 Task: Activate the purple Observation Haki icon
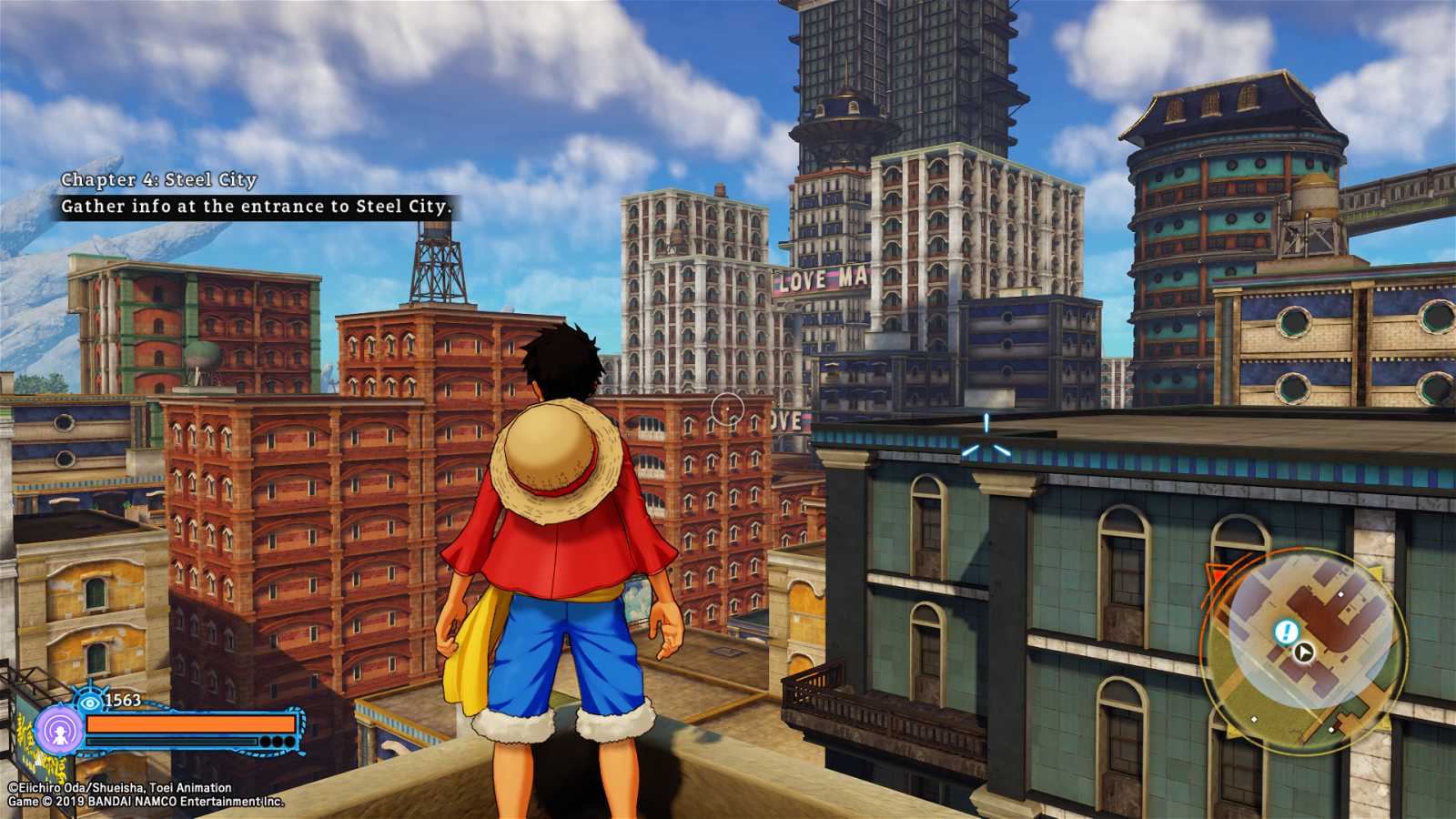60,730
